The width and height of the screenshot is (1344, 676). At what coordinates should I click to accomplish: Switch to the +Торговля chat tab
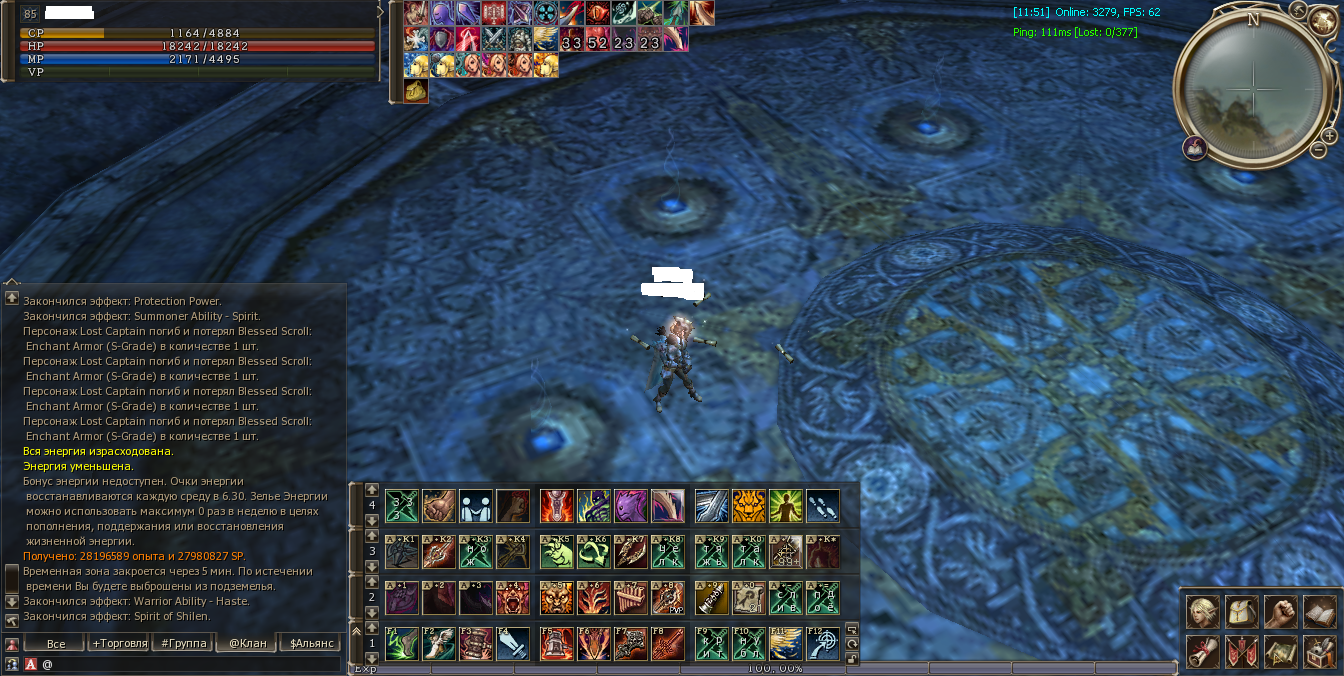[119, 643]
